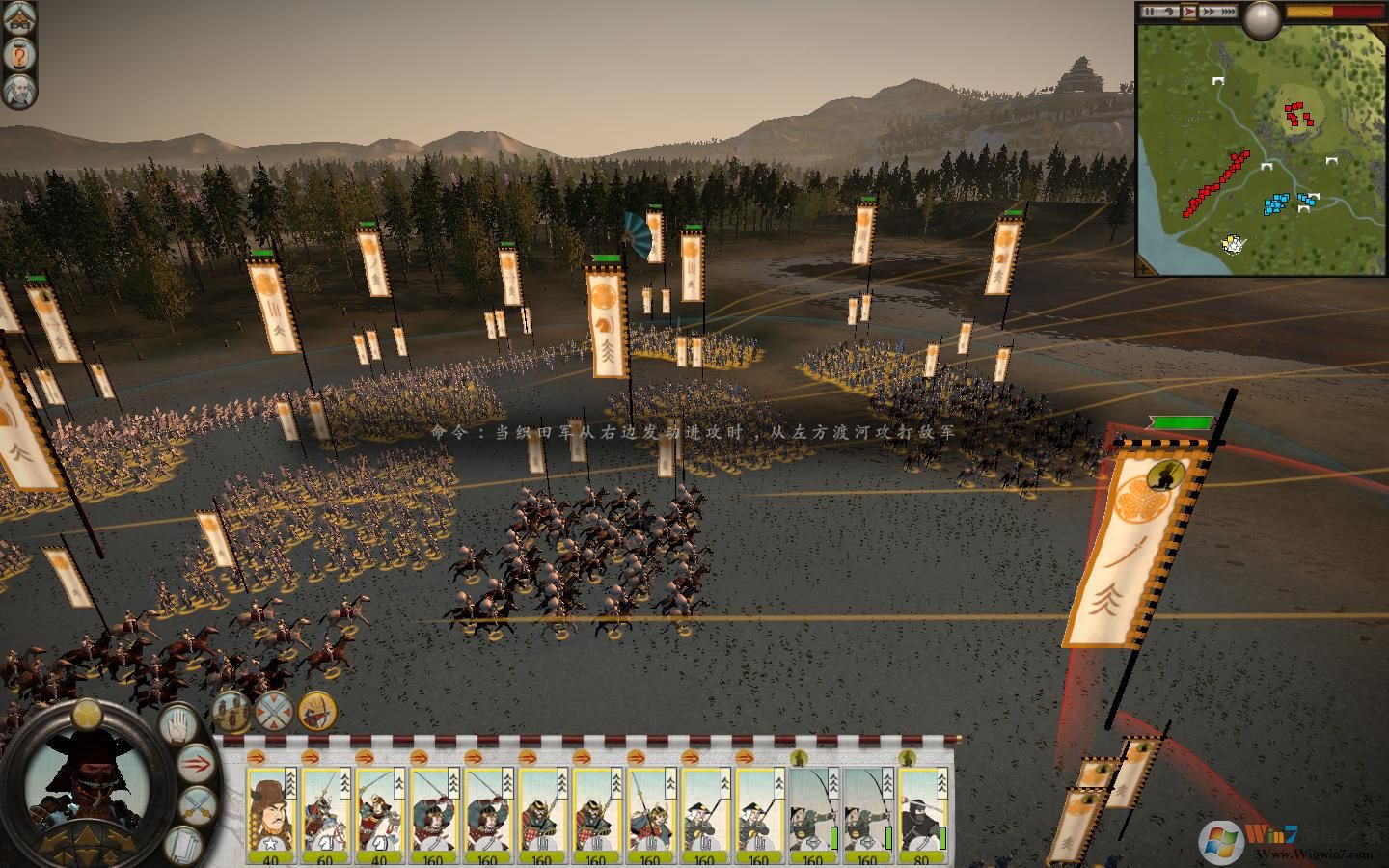Open the menu with the house icon
The image size is (1389, 868).
pyautogui.click(x=19, y=16)
